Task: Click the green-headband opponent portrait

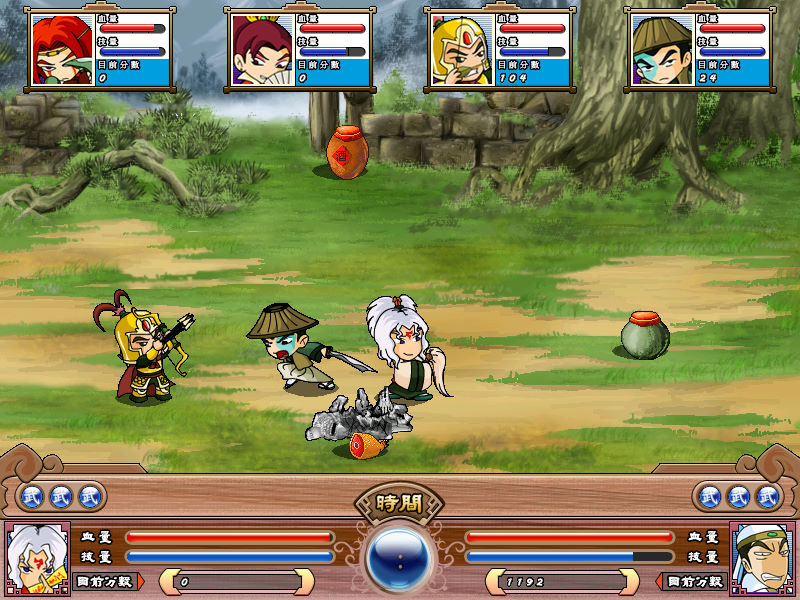Action: point(761,559)
